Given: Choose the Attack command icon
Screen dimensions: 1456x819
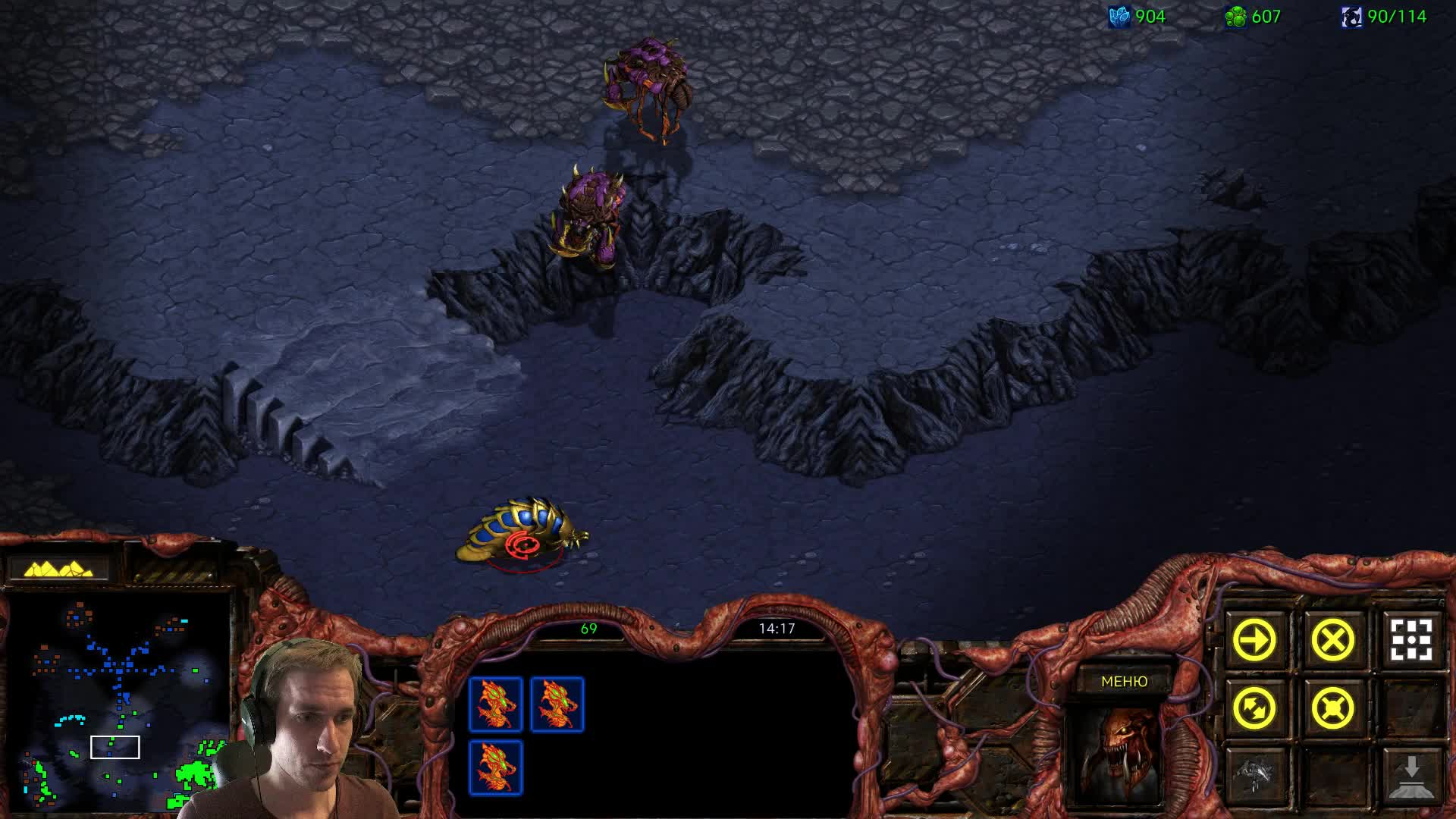Looking at the screenshot, I should (x=1410, y=641).
